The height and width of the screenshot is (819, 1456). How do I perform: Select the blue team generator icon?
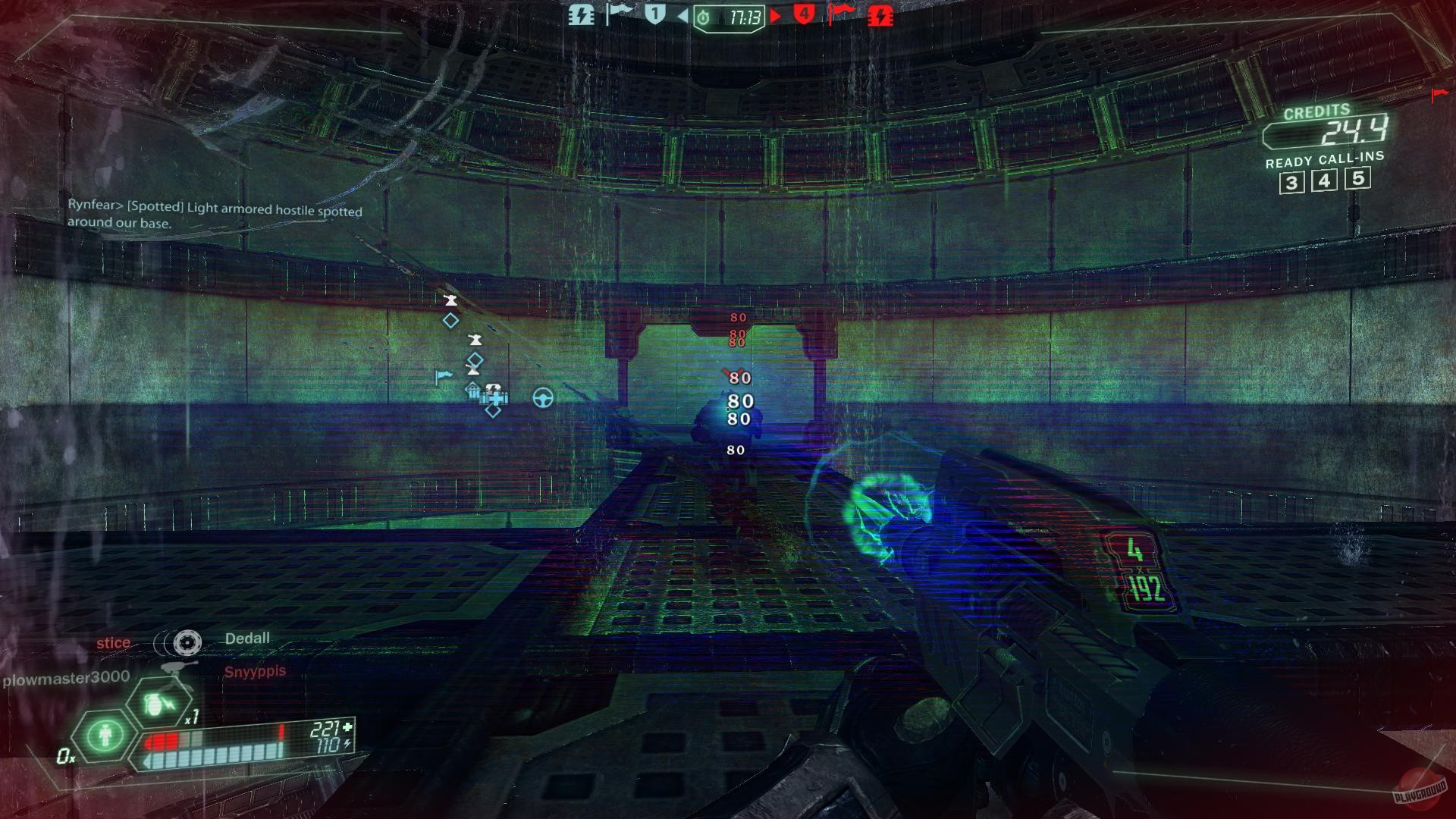[x=580, y=14]
